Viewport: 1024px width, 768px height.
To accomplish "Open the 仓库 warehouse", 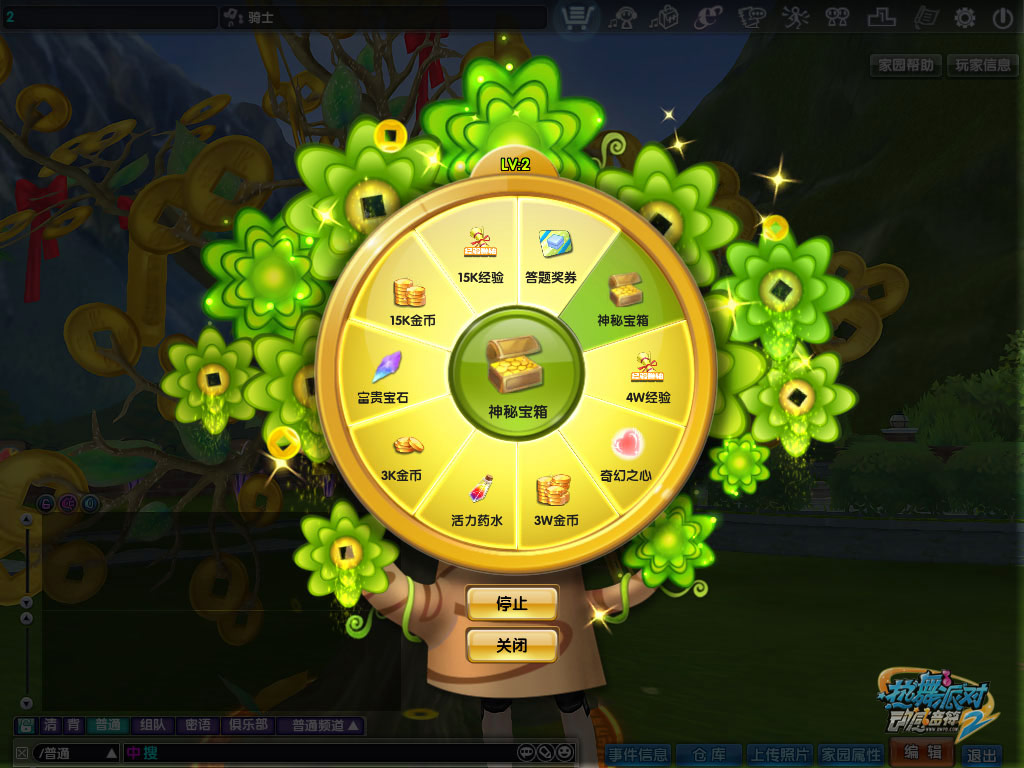I will pyautogui.click(x=710, y=754).
